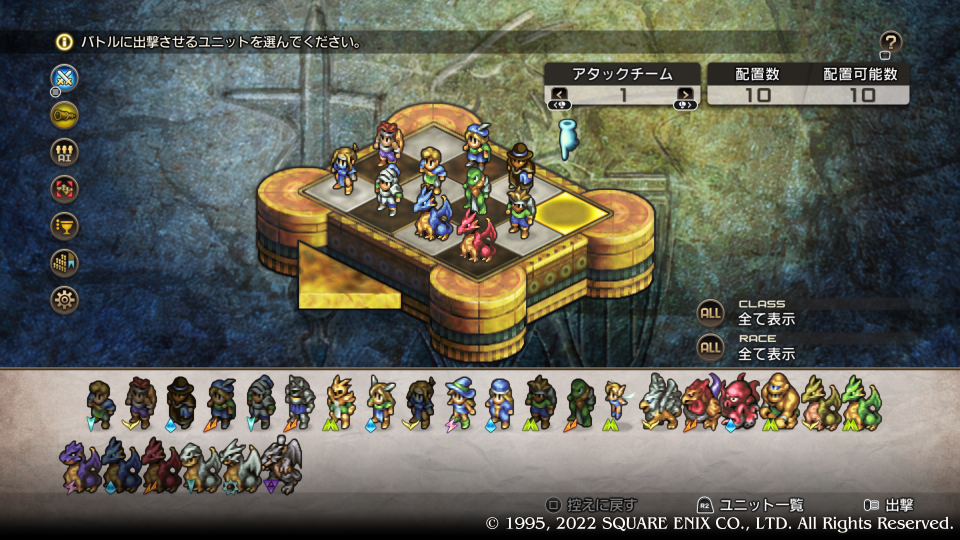The width and height of the screenshot is (960, 540).
Task: Pick the golden golem unit in the roster
Action: (779, 402)
